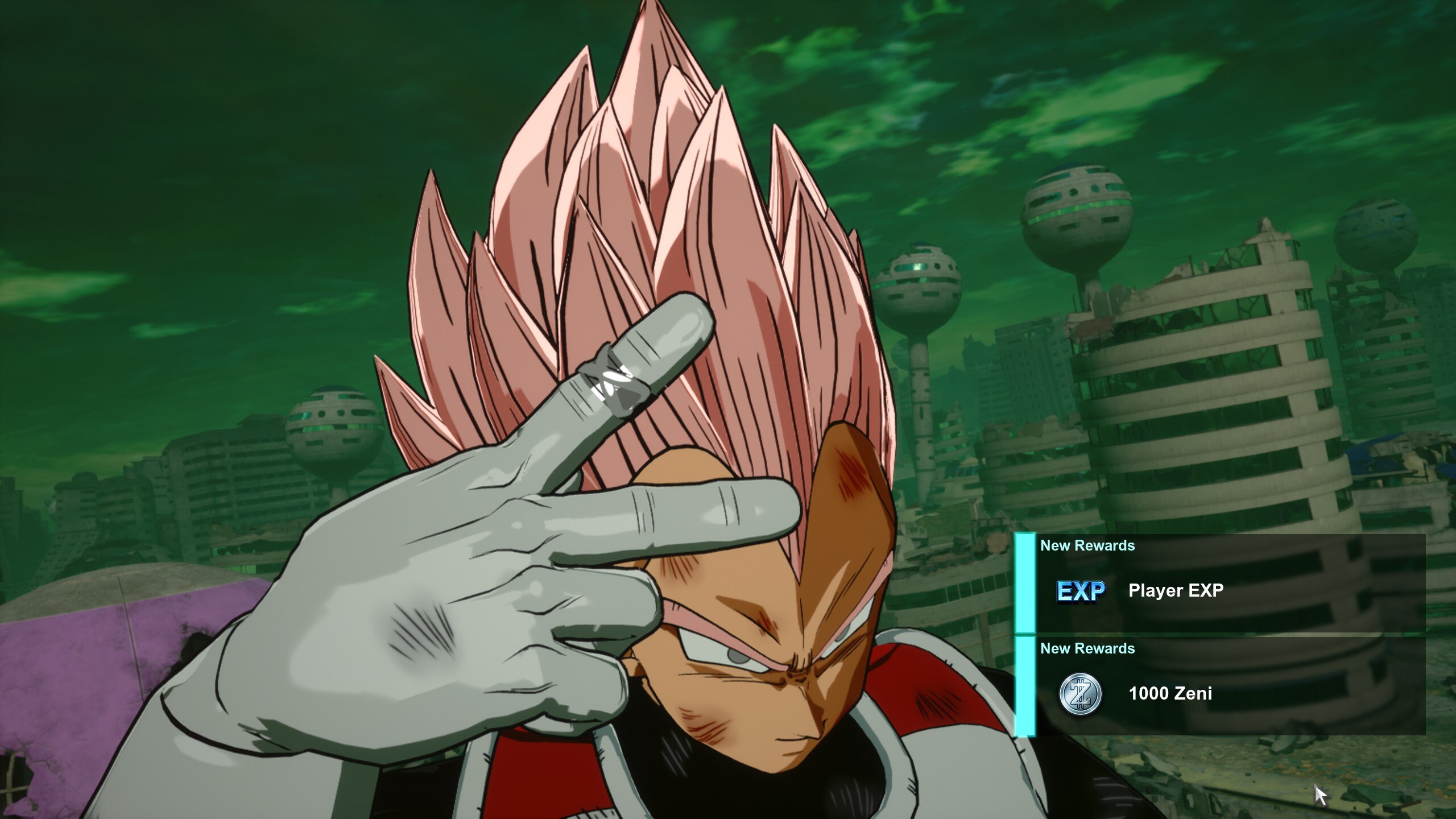
Task: Select the New Rewards header above 1000 Zeni
Action: click(1088, 648)
